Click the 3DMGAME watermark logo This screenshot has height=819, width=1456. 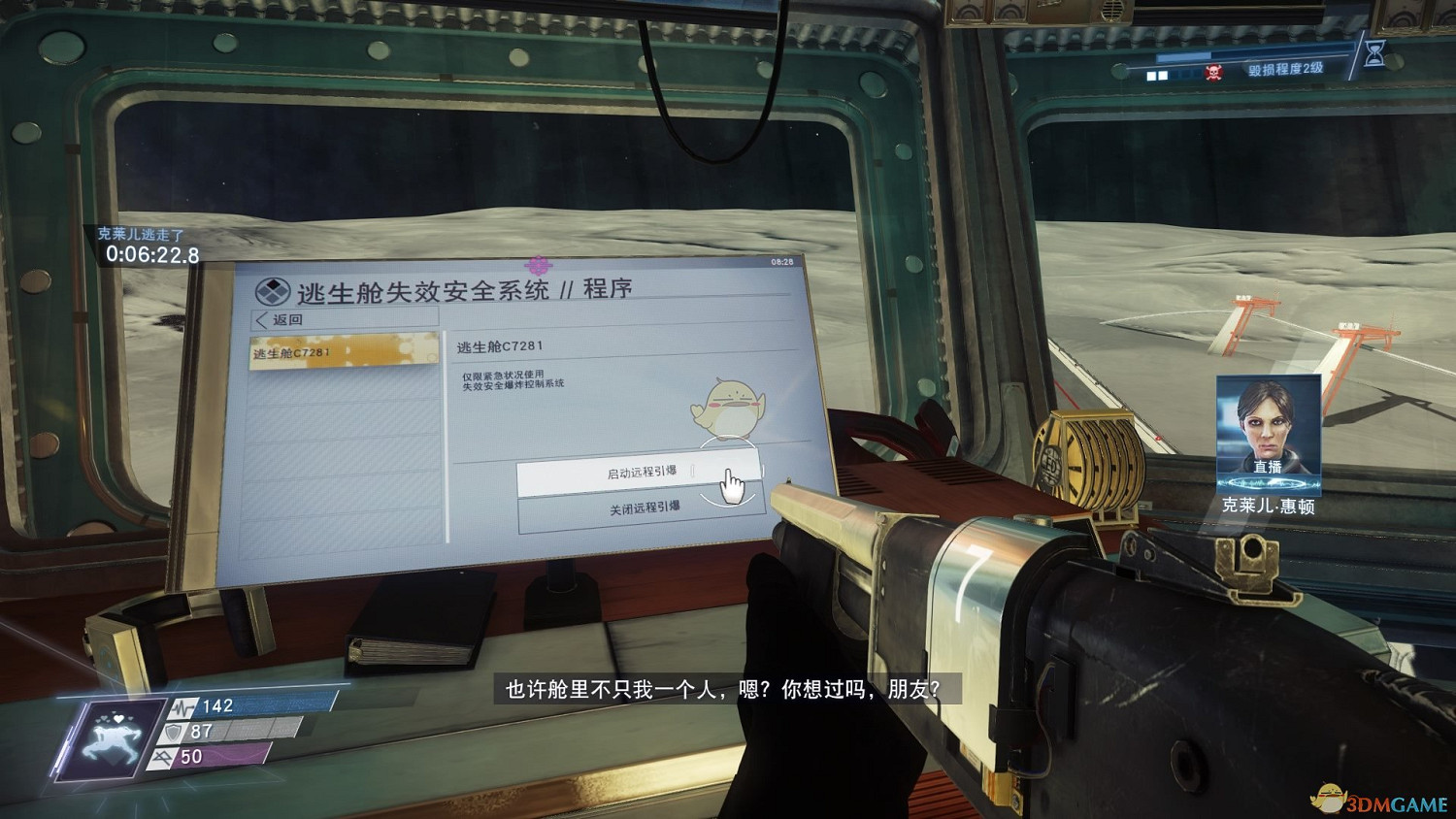pos(1378,798)
